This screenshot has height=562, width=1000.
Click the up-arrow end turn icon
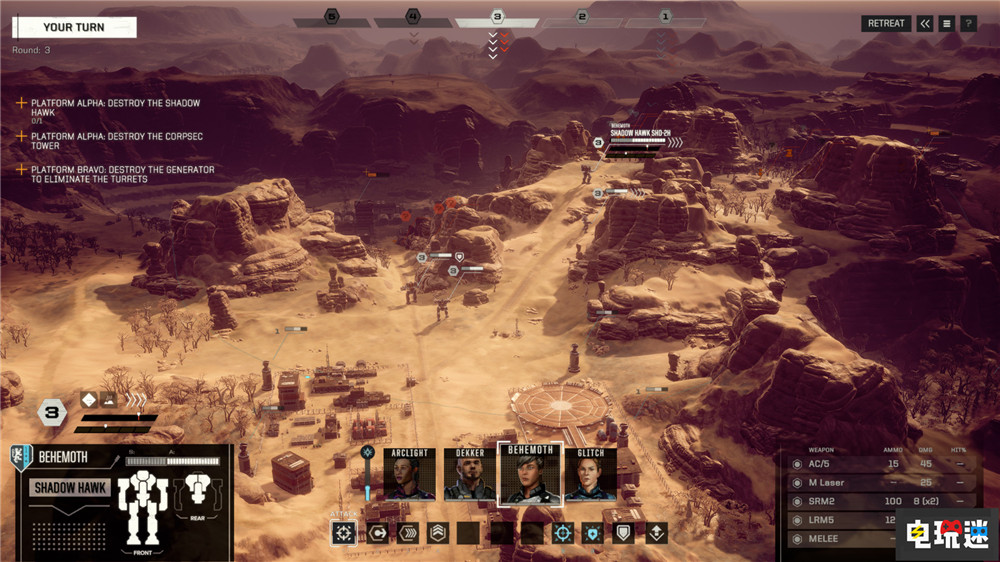[x=656, y=533]
